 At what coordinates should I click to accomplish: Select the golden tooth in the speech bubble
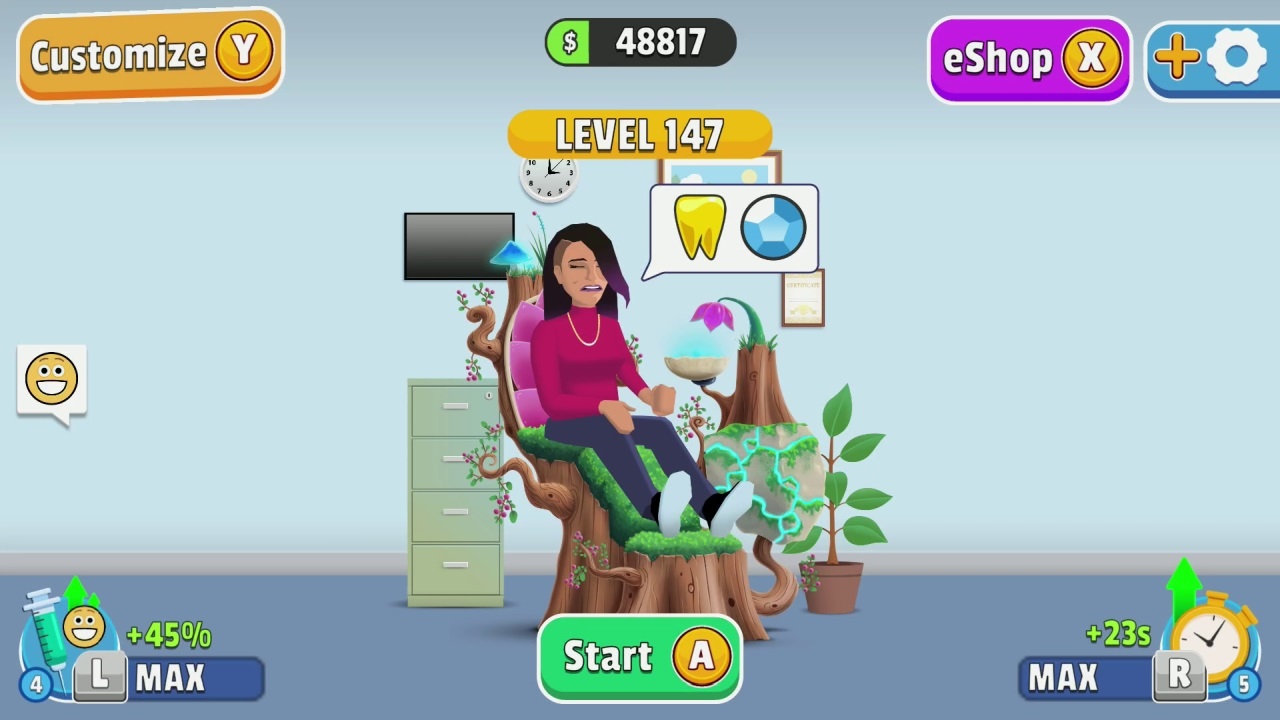[x=699, y=227]
